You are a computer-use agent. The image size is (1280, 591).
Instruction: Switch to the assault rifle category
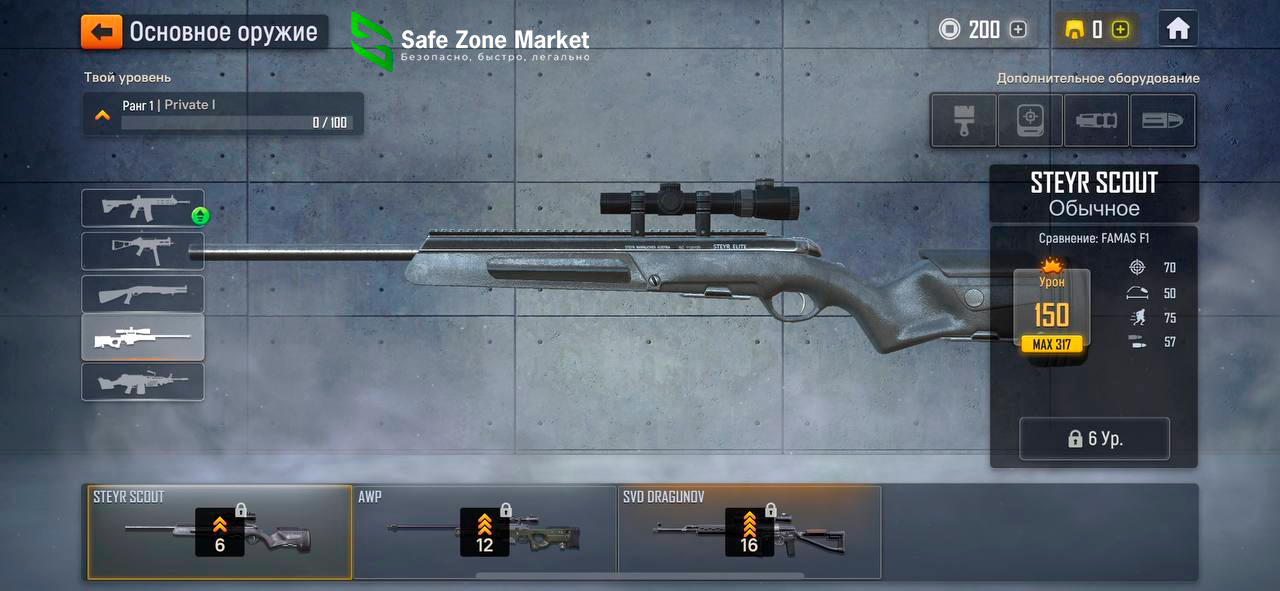point(143,208)
